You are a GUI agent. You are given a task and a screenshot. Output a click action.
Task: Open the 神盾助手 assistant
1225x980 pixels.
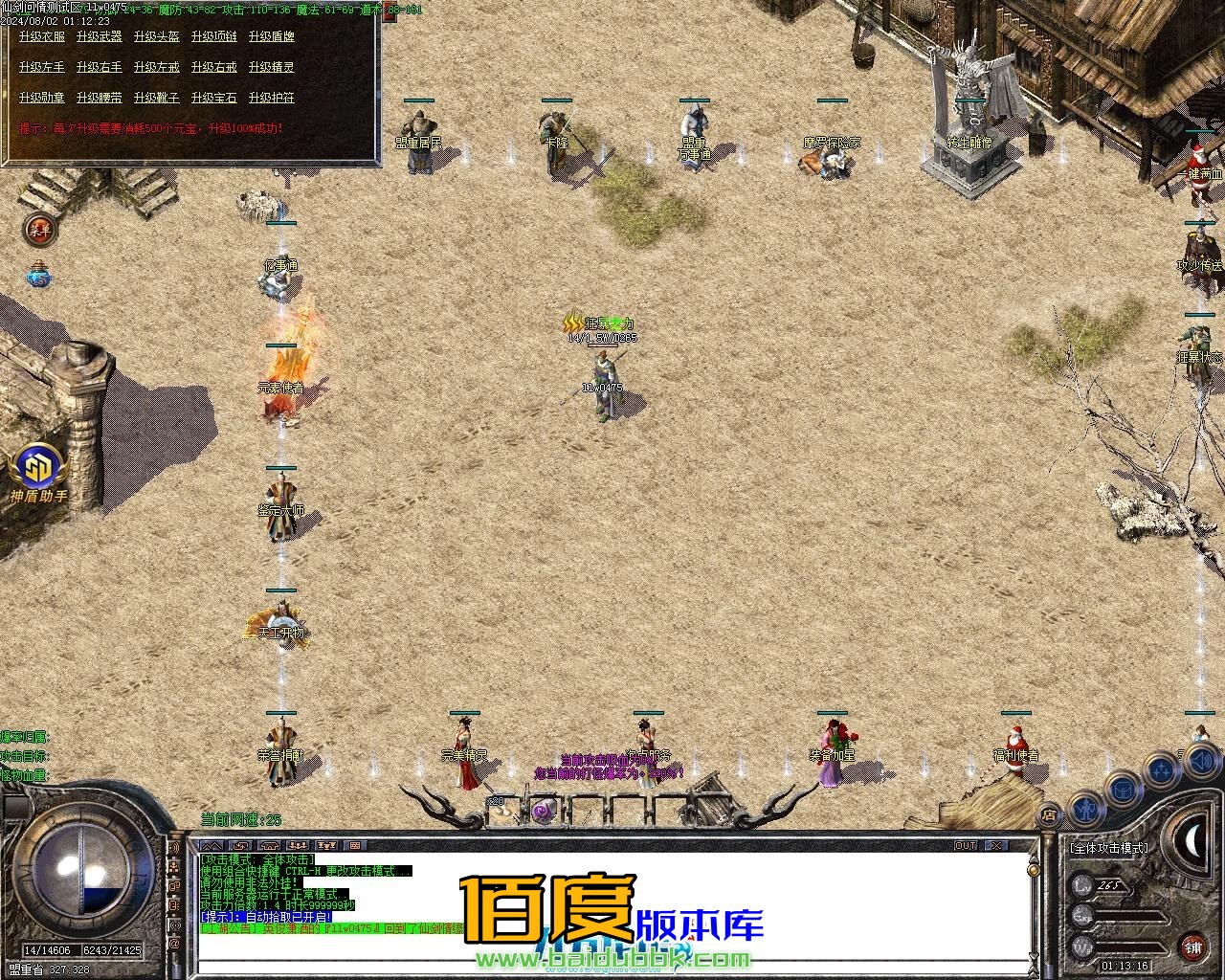tap(38, 471)
